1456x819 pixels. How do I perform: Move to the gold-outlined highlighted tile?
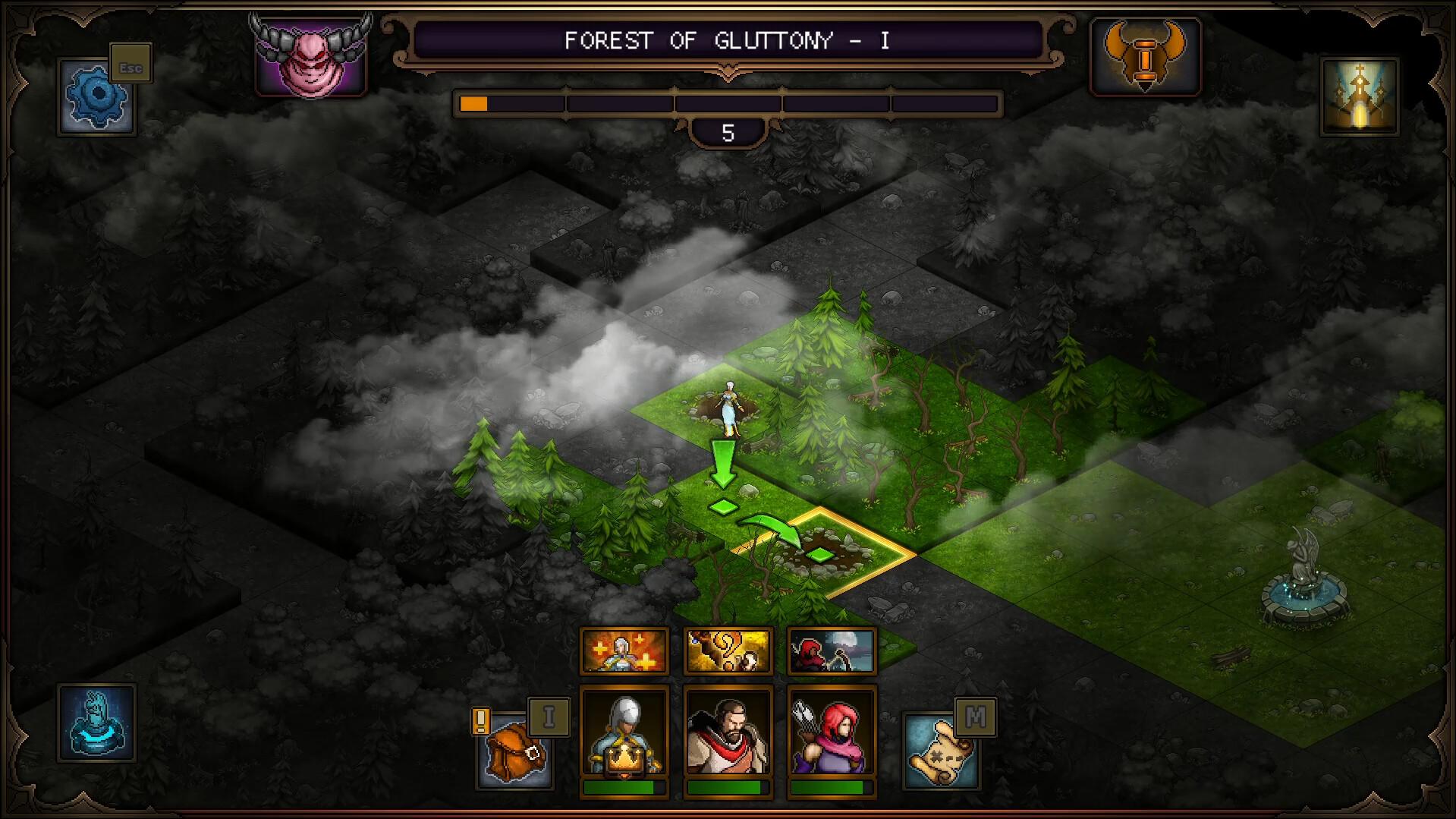tap(823, 553)
